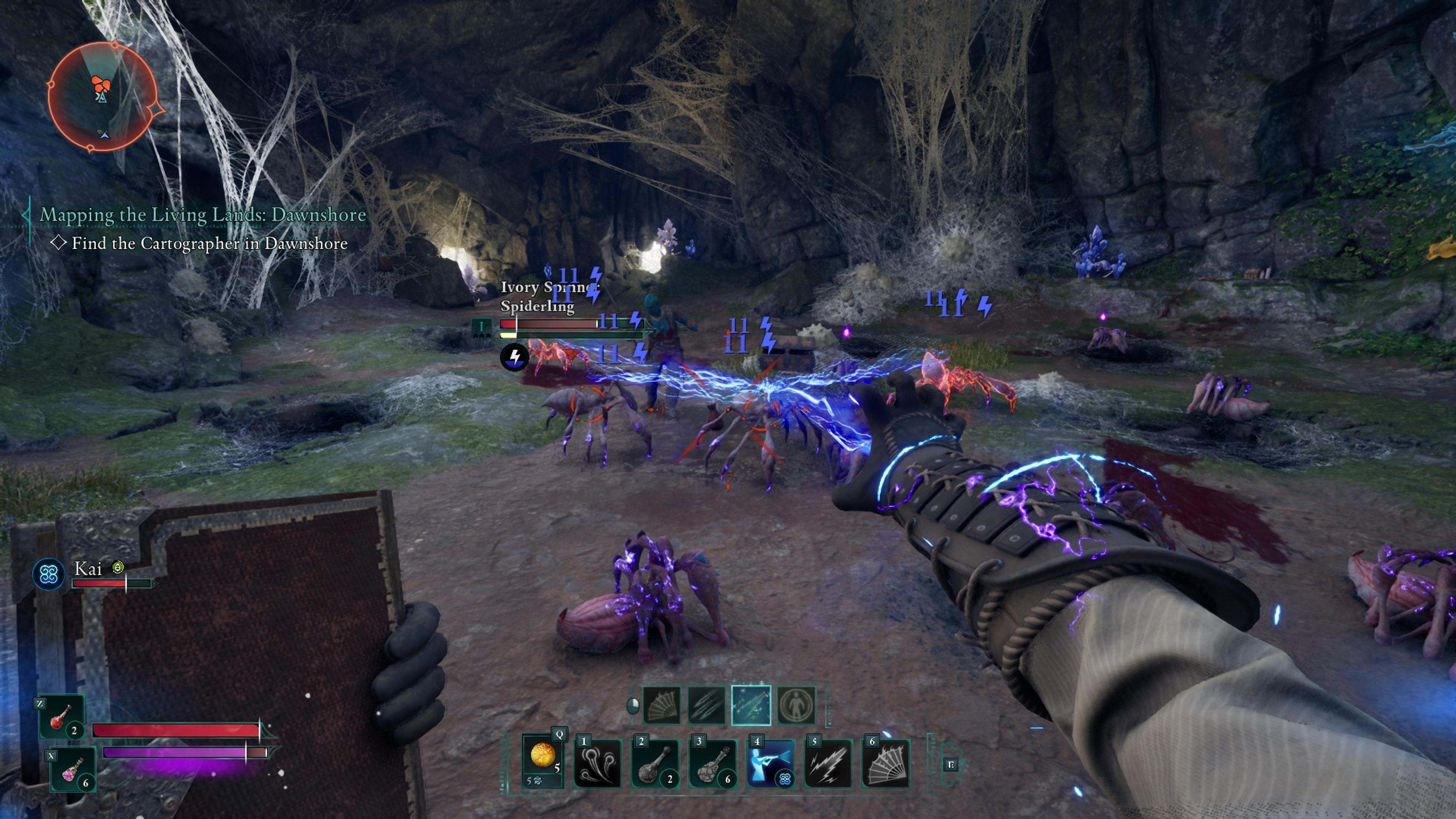Open the circular minimap
Screen dimensions: 1456x819
pyautogui.click(x=102, y=97)
